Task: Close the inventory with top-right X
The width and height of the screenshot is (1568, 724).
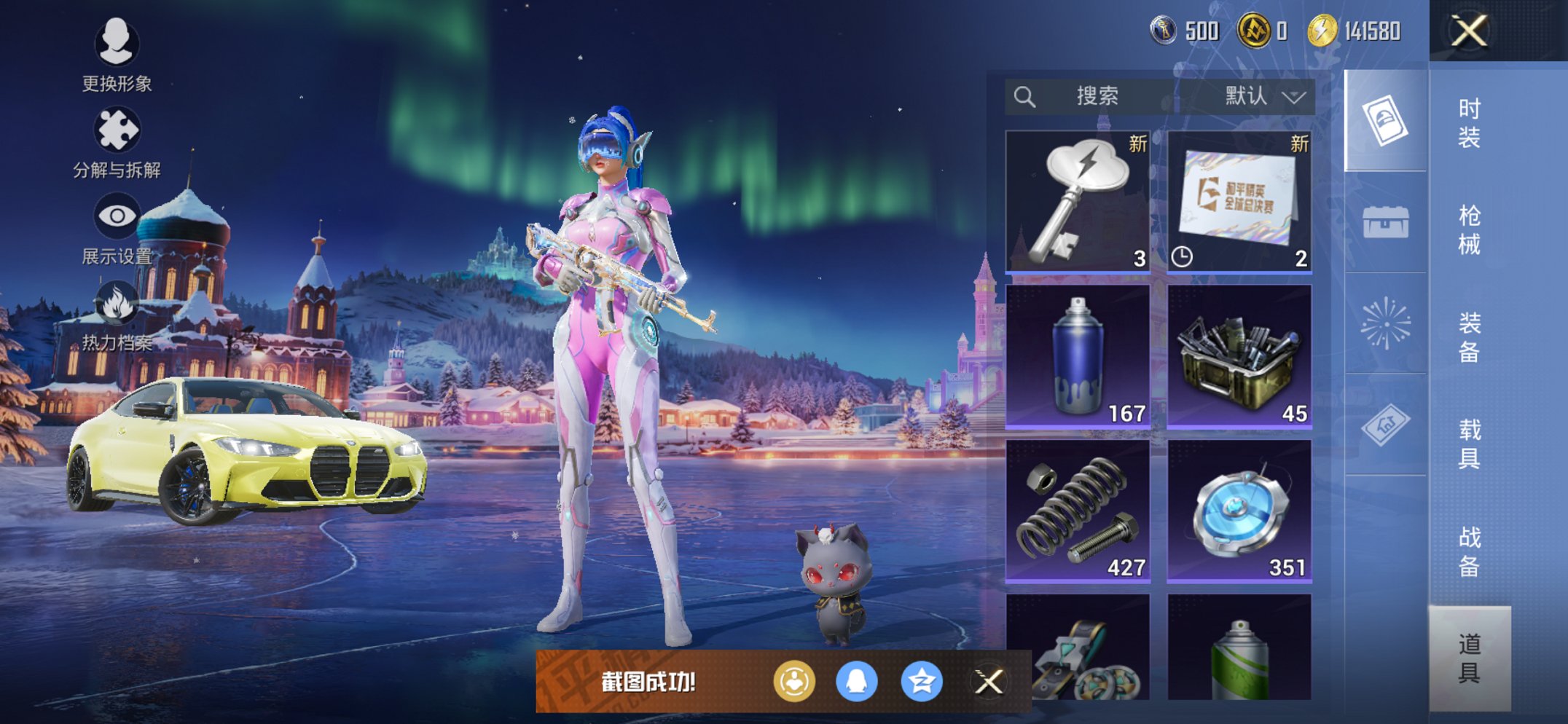Action: 1468,31
